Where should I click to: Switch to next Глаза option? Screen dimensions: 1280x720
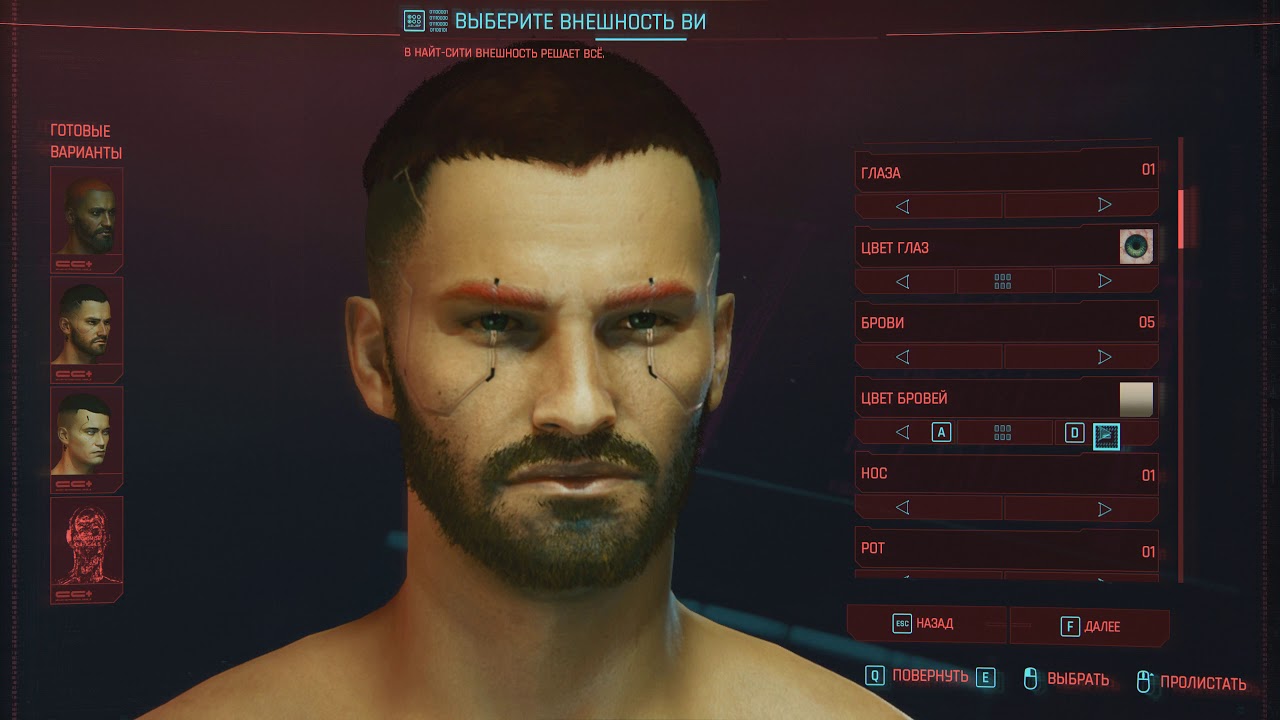pos(1104,206)
